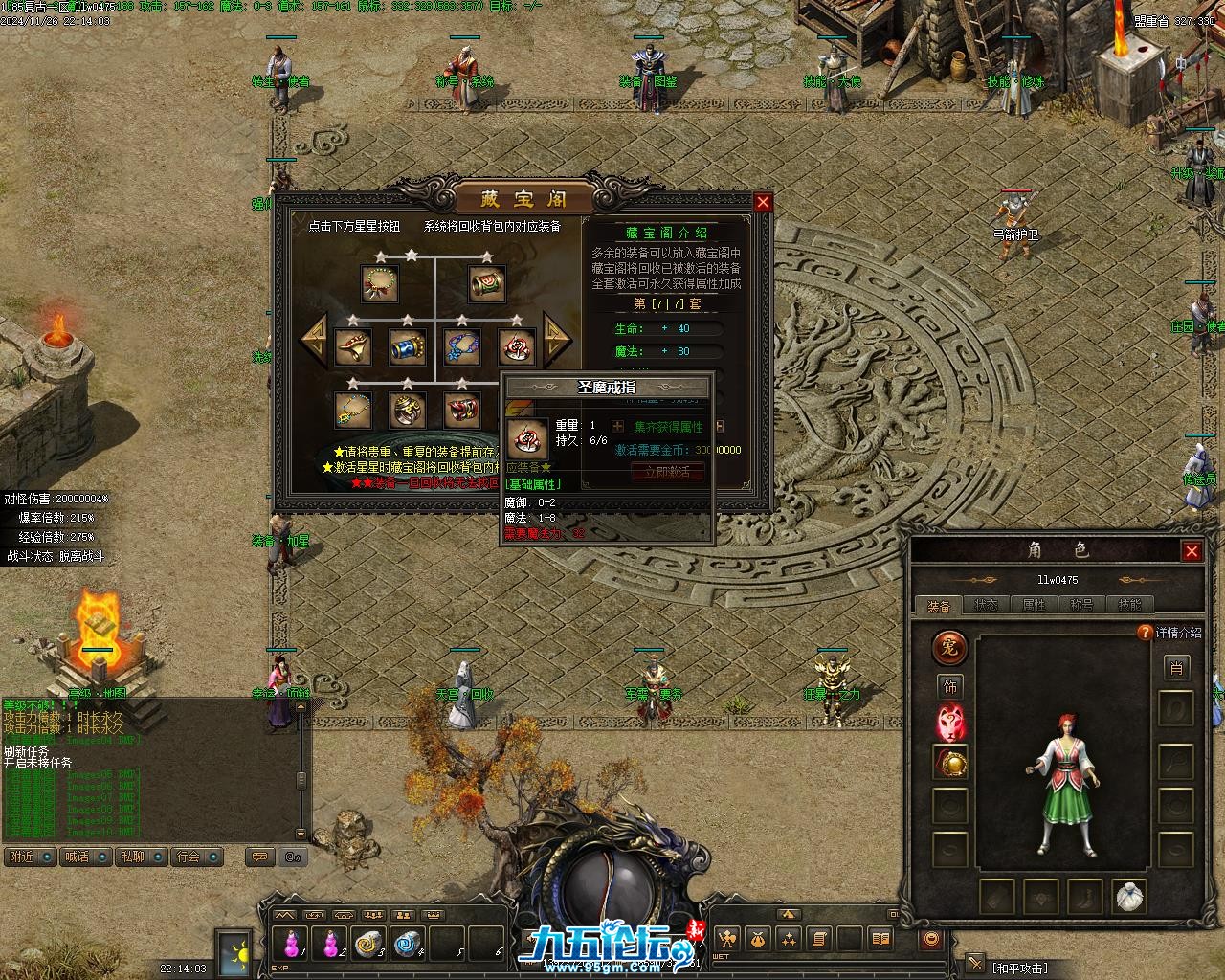The image size is (1225, 980).
Task: Open the 详情介绍 help question mark
Action: pyautogui.click(x=1145, y=633)
